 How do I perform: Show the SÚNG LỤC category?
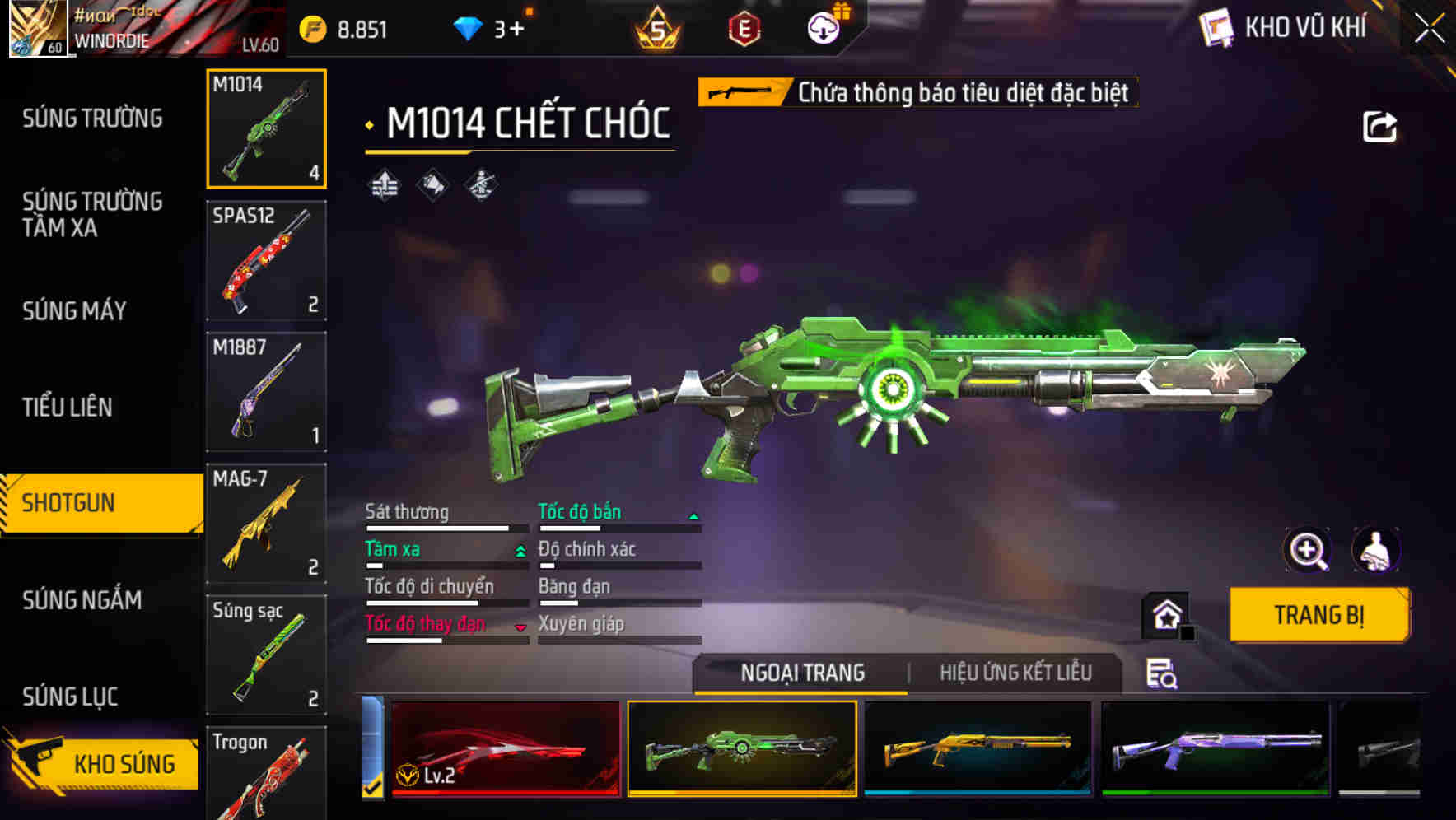tap(70, 697)
